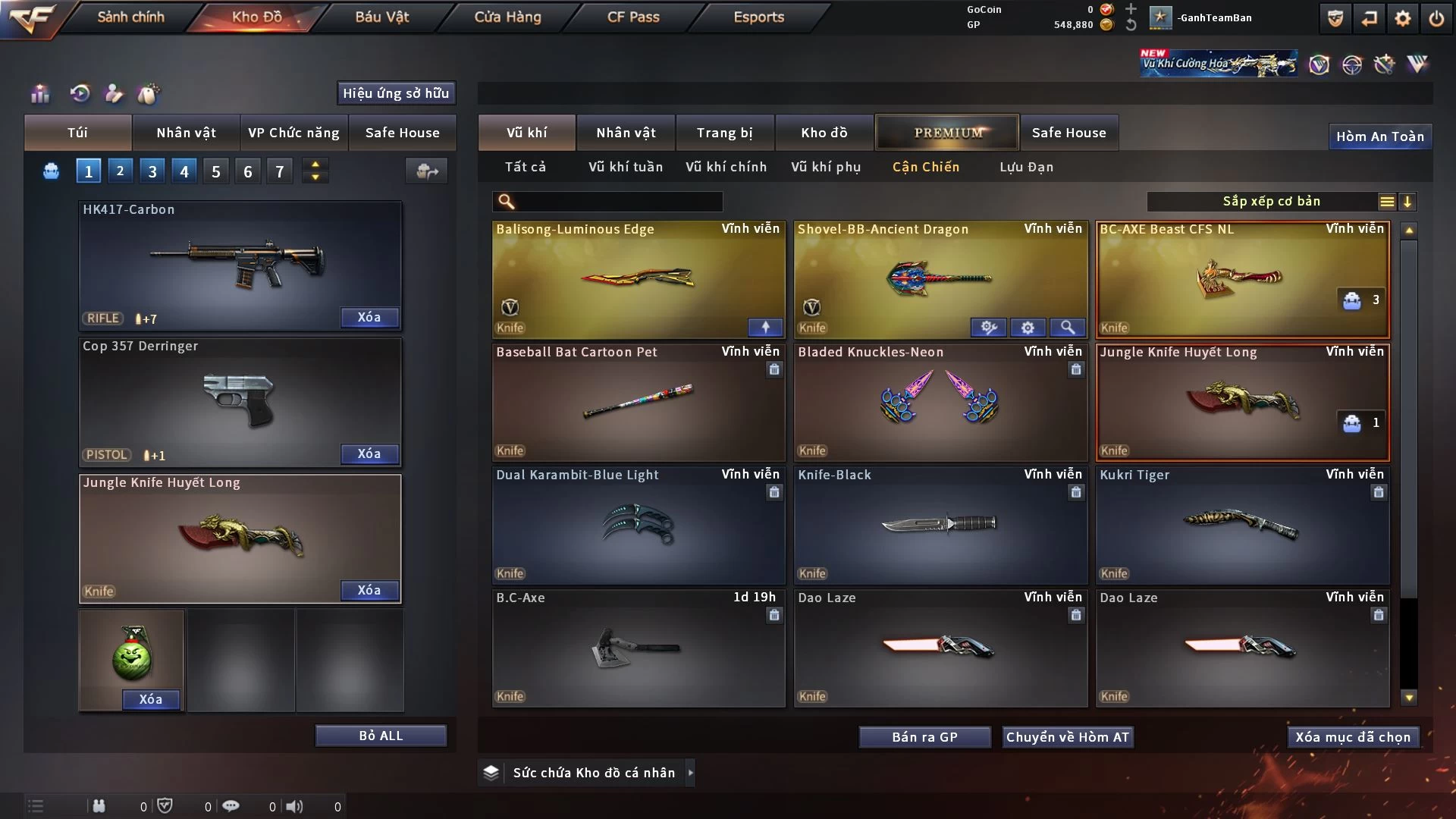Go to Sảnh chính lobby
This screenshot has height=819, width=1456.
click(130, 17)
